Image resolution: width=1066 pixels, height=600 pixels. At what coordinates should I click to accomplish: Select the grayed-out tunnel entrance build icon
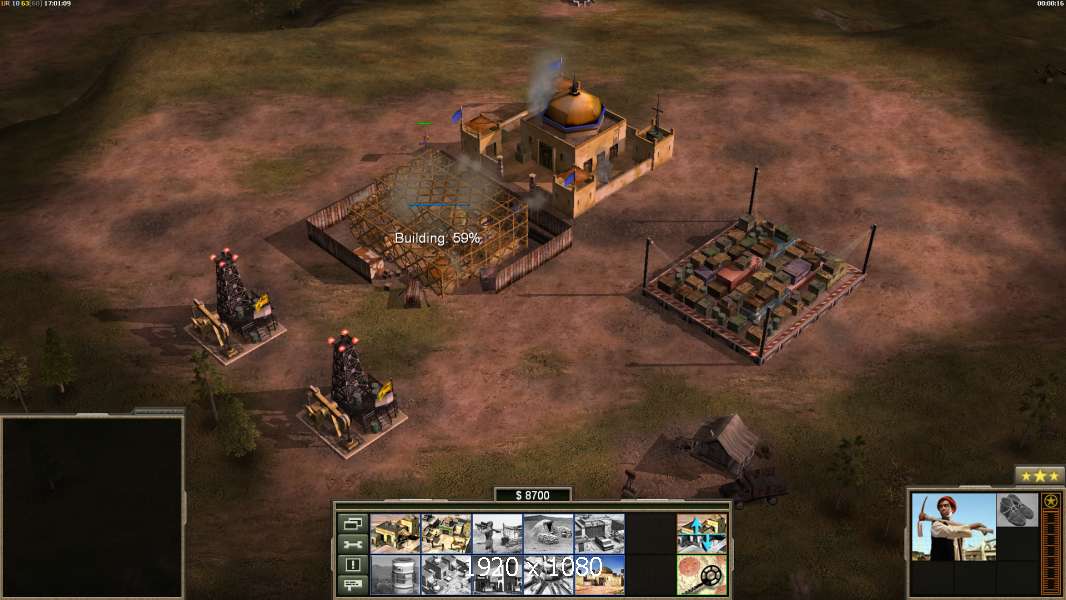click(548, 533)
